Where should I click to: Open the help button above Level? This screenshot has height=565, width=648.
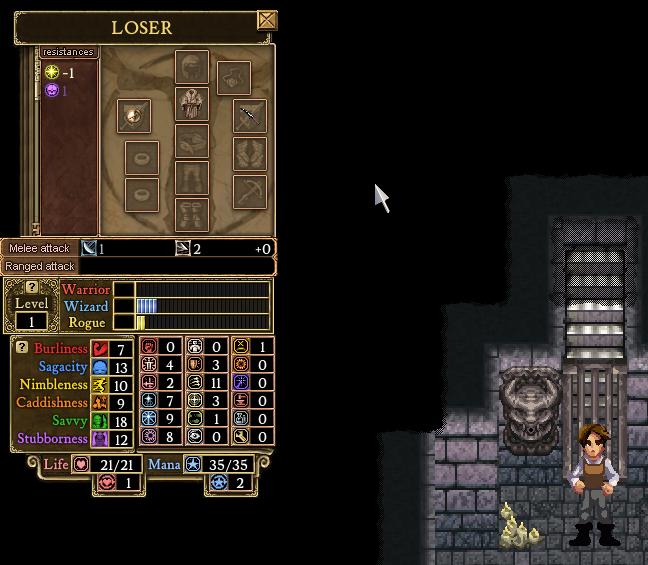point(31,287)
